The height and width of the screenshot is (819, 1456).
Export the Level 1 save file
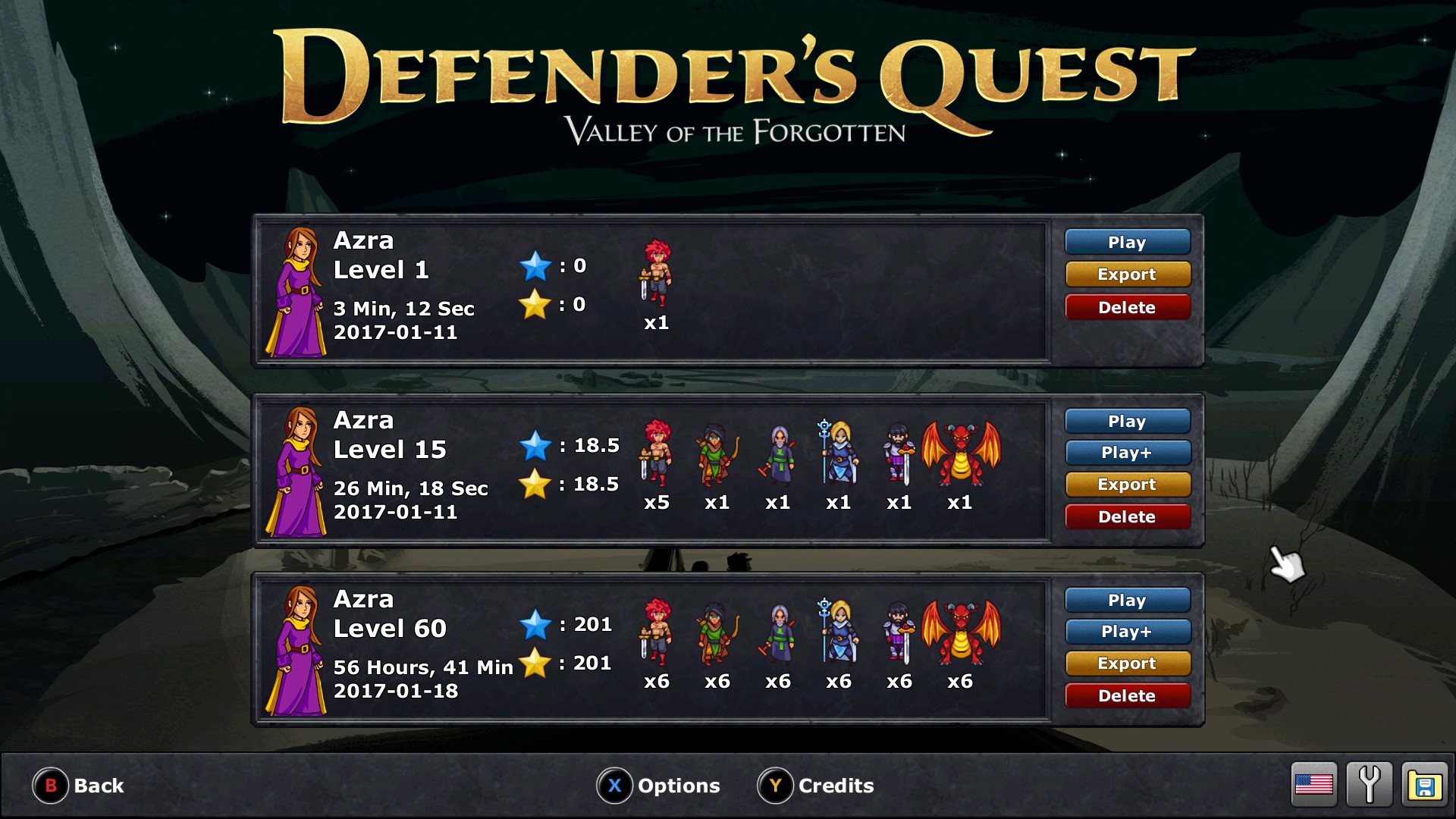1127,275
